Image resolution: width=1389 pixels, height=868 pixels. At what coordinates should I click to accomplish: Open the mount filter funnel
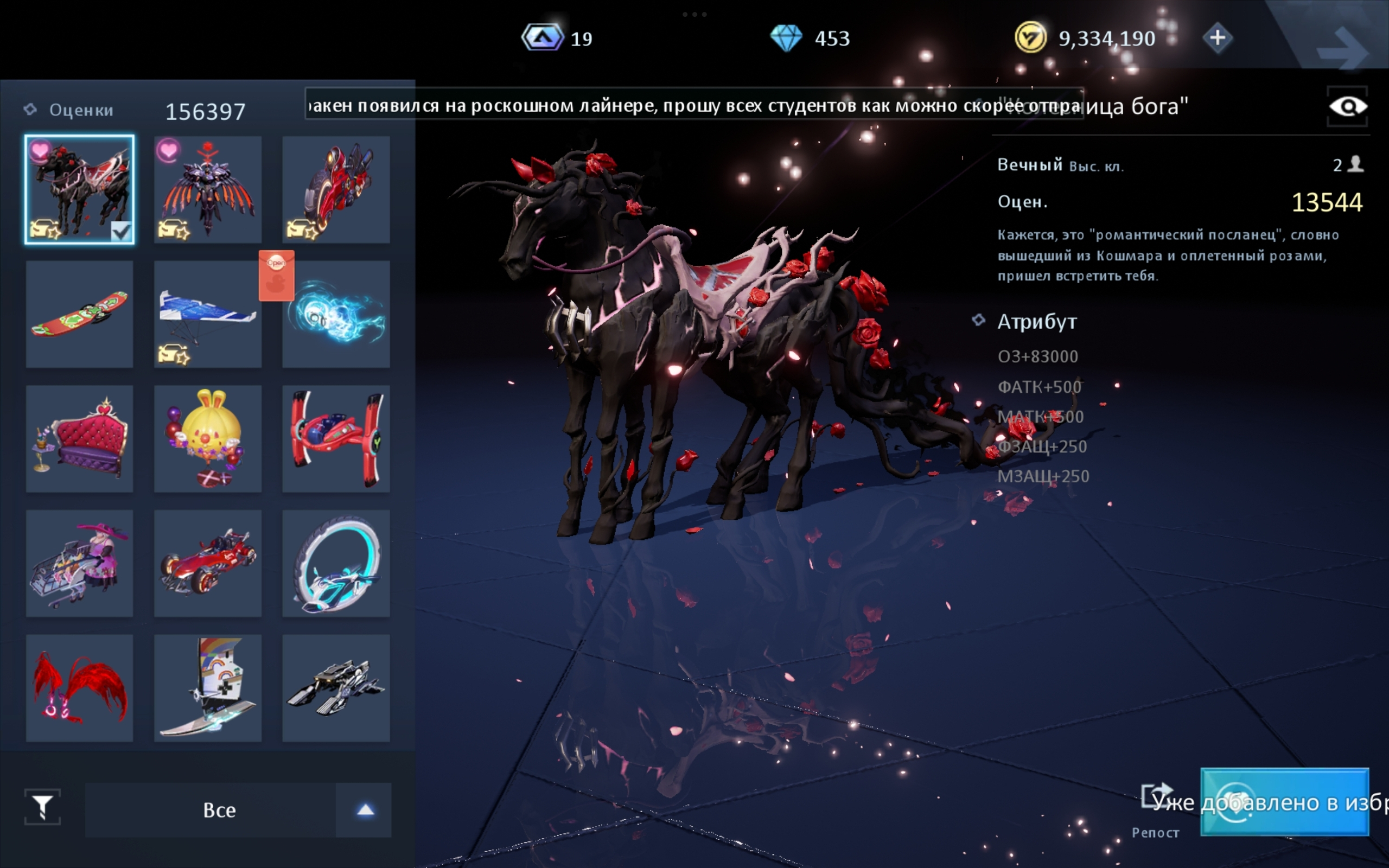[42, 807]
